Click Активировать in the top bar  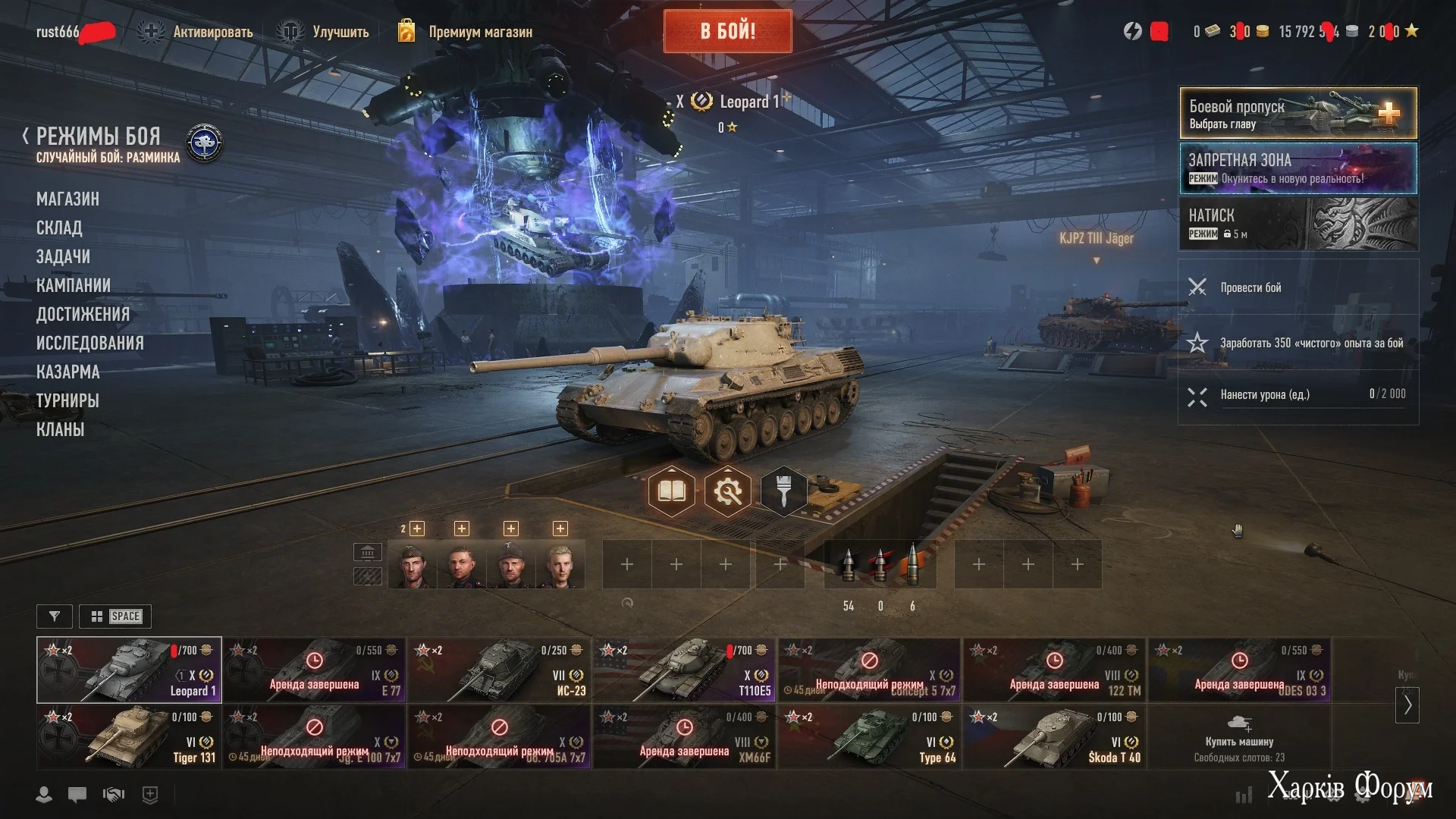click(x=212, y=32)
